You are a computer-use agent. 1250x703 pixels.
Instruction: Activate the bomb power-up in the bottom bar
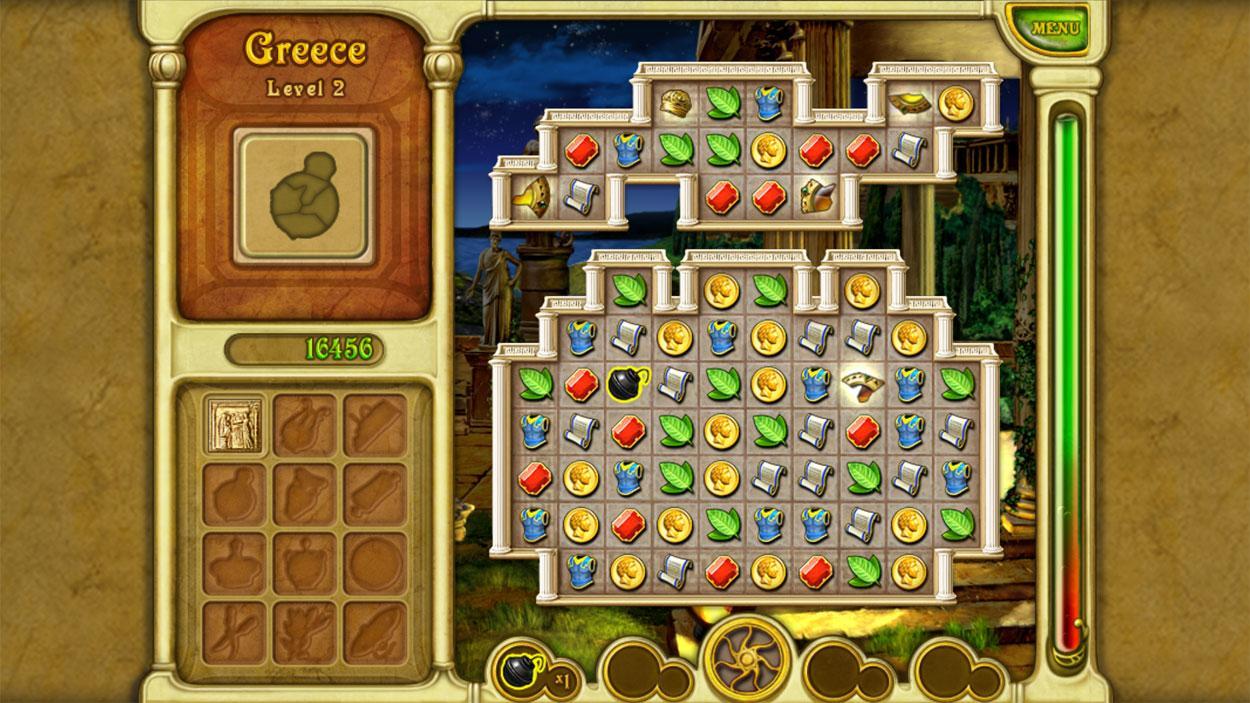[x=524, y=669]
